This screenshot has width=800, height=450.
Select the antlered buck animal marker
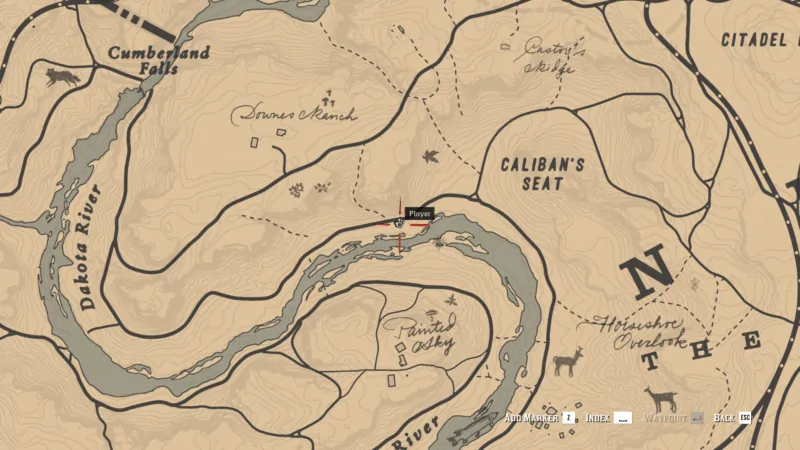click(567, 361)
